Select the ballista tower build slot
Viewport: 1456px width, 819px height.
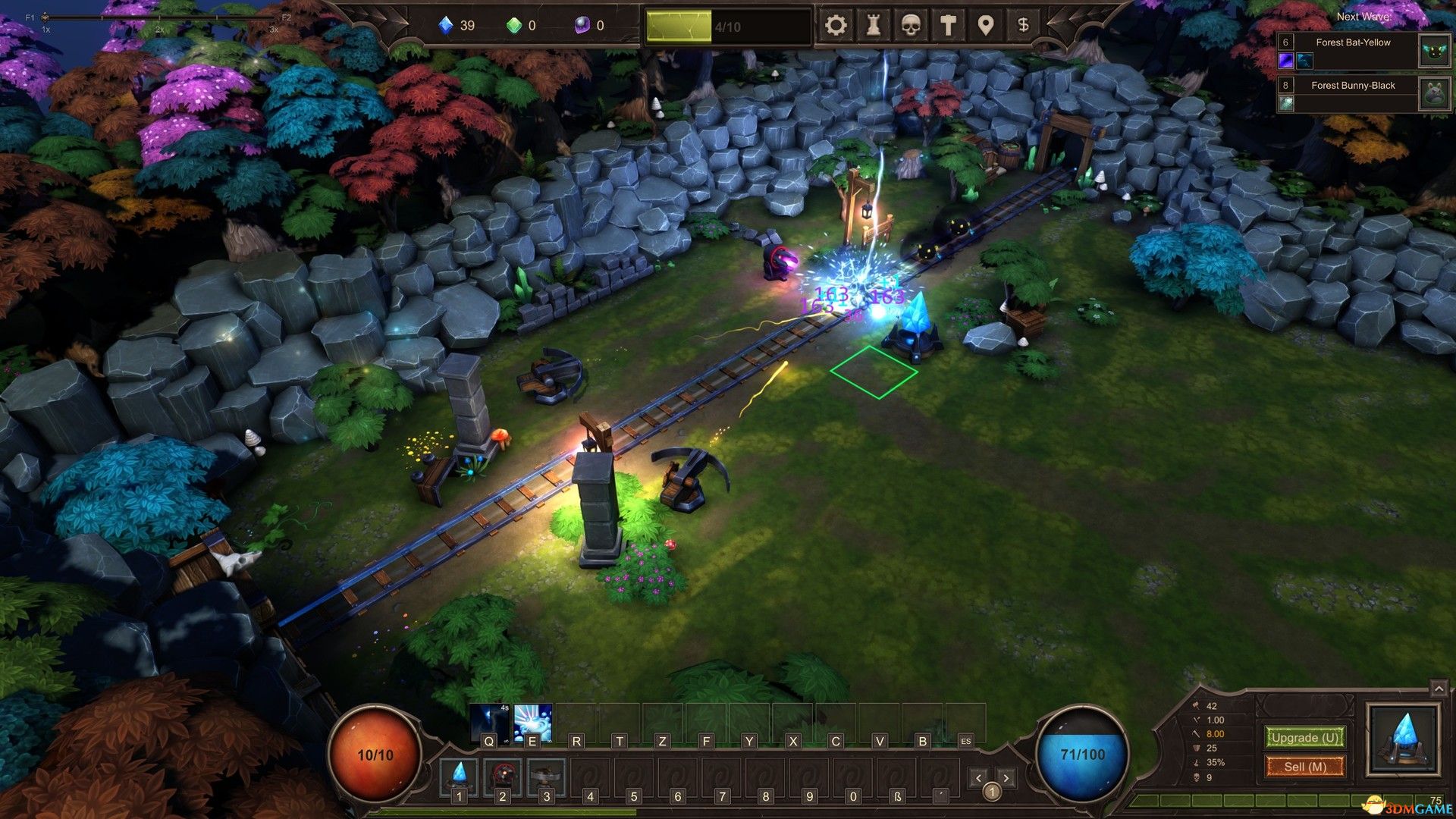click(x=546, y=775)
